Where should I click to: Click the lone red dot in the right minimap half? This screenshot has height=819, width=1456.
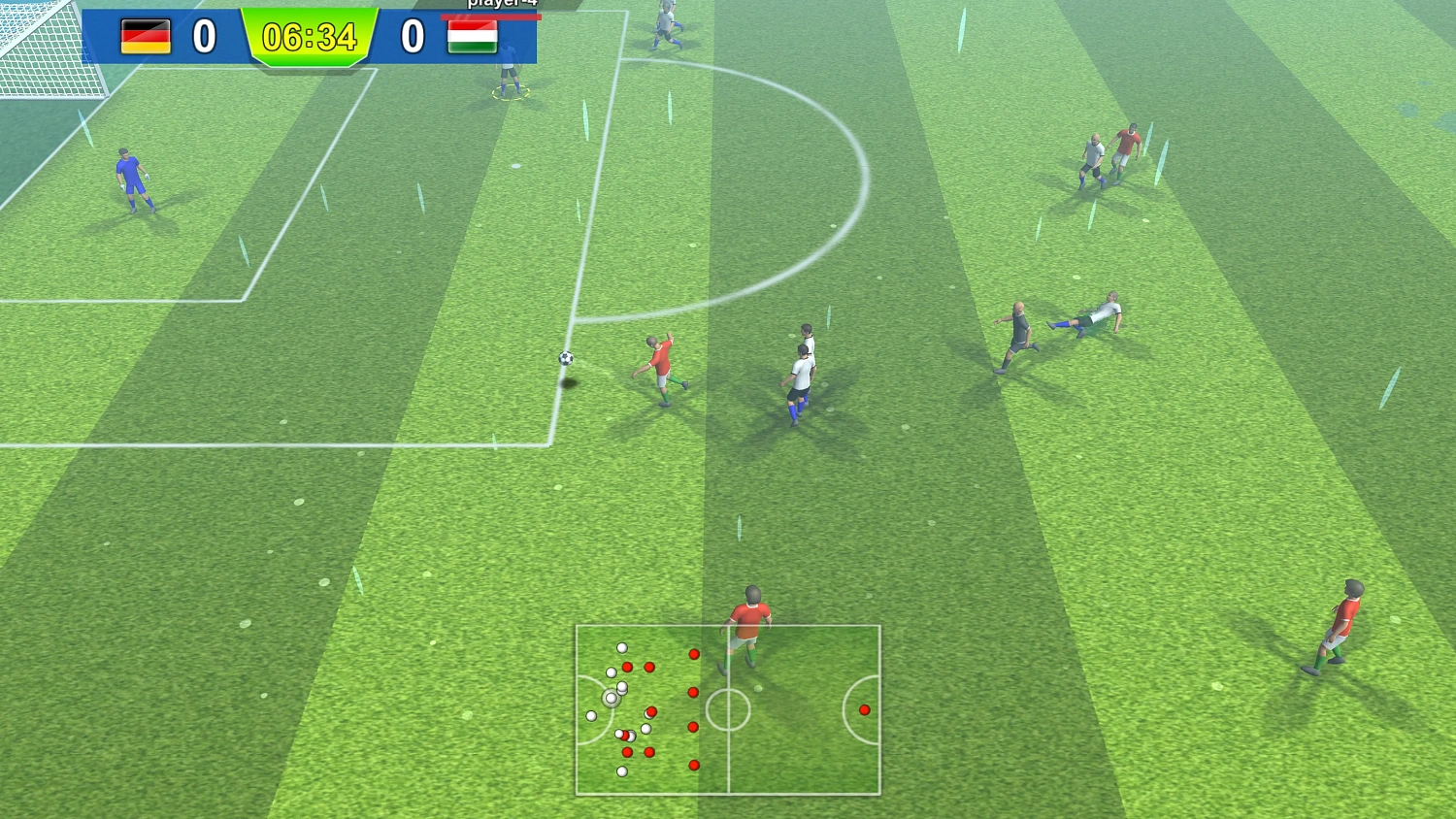click(864, 709)
